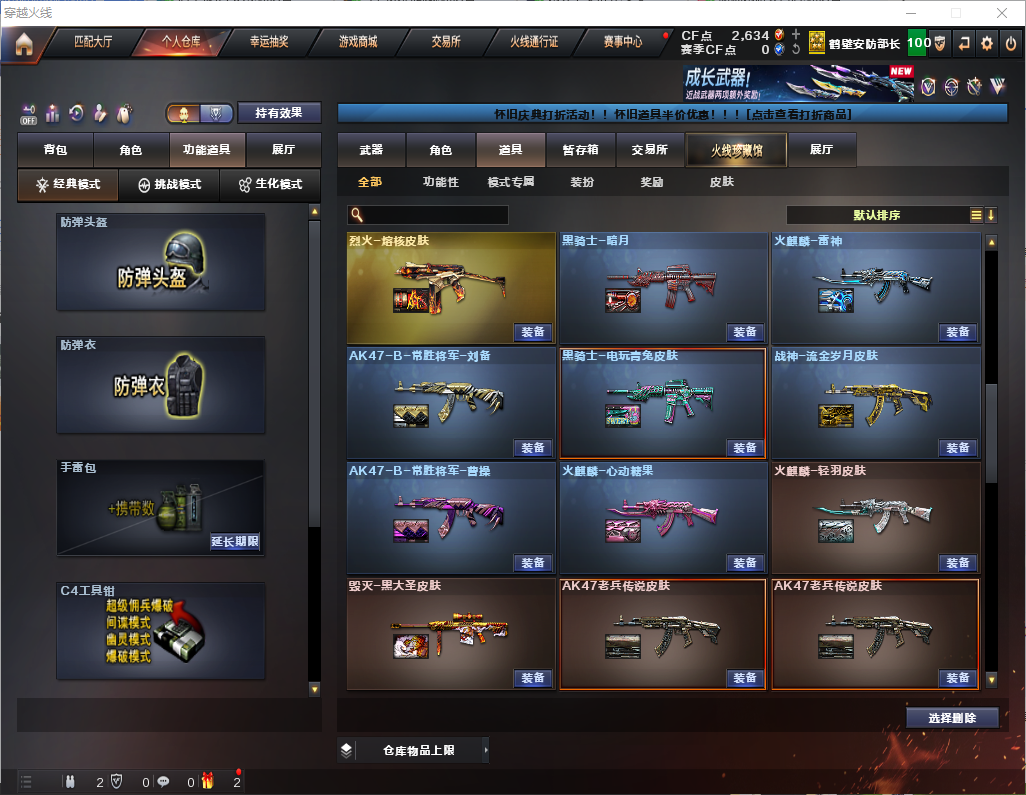Open the 游戏商城 game shop
Viewport: 1026px width, 795px height.
coord(358,42)
